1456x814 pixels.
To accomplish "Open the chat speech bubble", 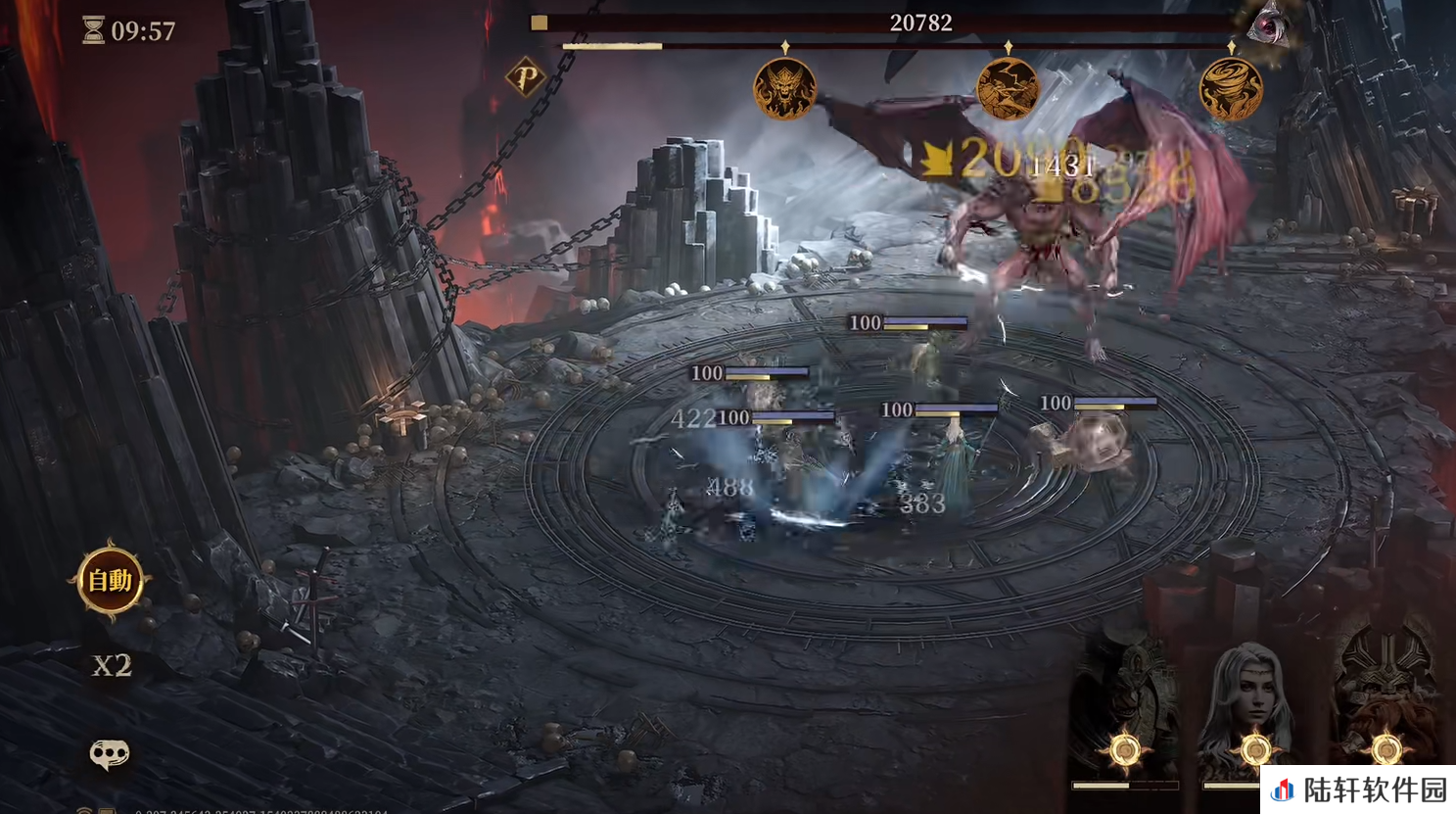I will coord(109,753).
